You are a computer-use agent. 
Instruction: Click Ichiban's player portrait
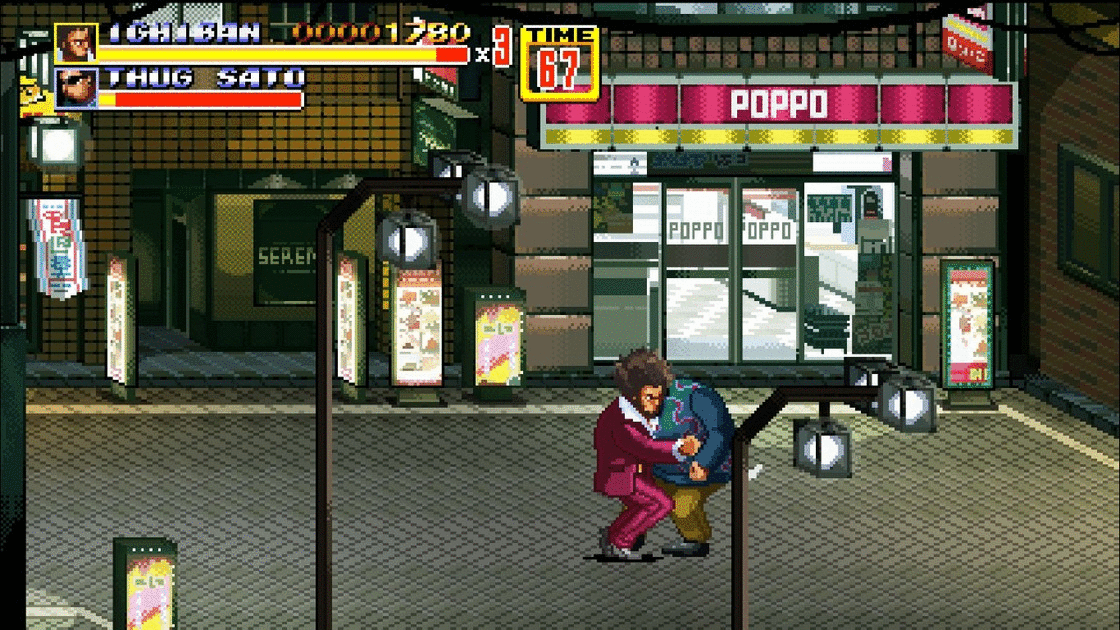pyautogui.click(x=75, y=43)
